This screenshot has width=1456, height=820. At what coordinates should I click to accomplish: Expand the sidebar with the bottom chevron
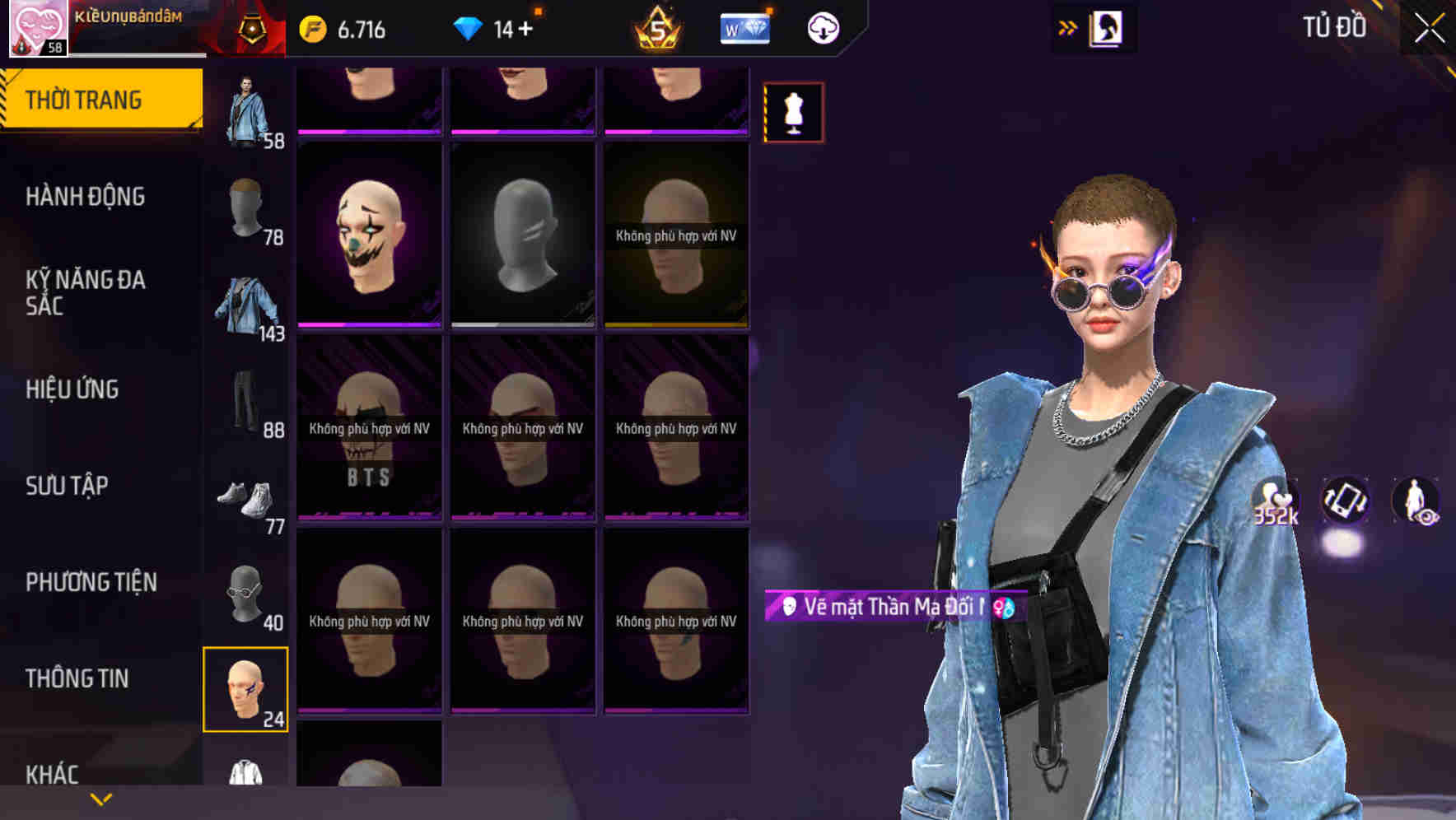(x=99, y=799)
